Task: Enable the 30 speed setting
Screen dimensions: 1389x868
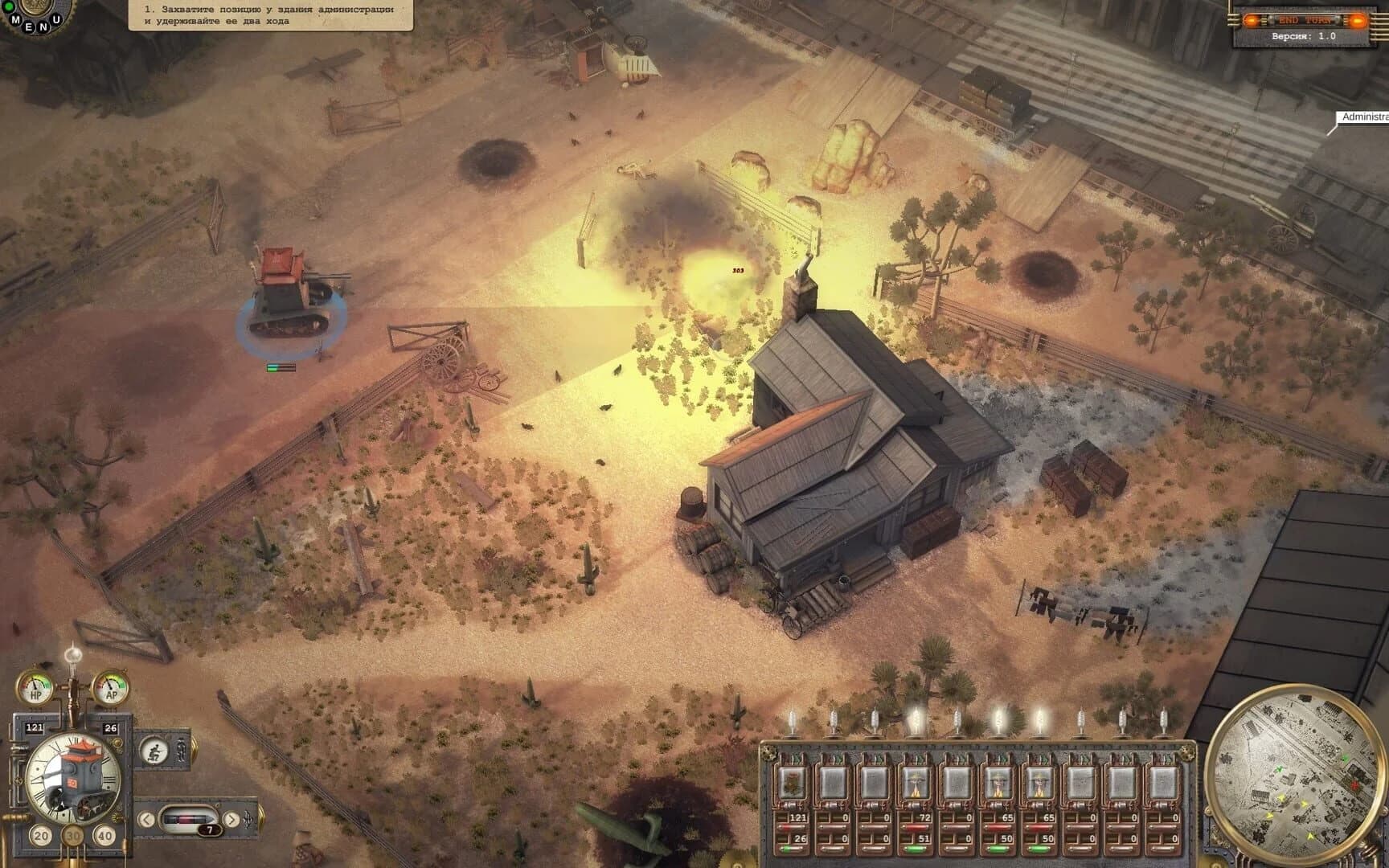Action: (74, 836)
